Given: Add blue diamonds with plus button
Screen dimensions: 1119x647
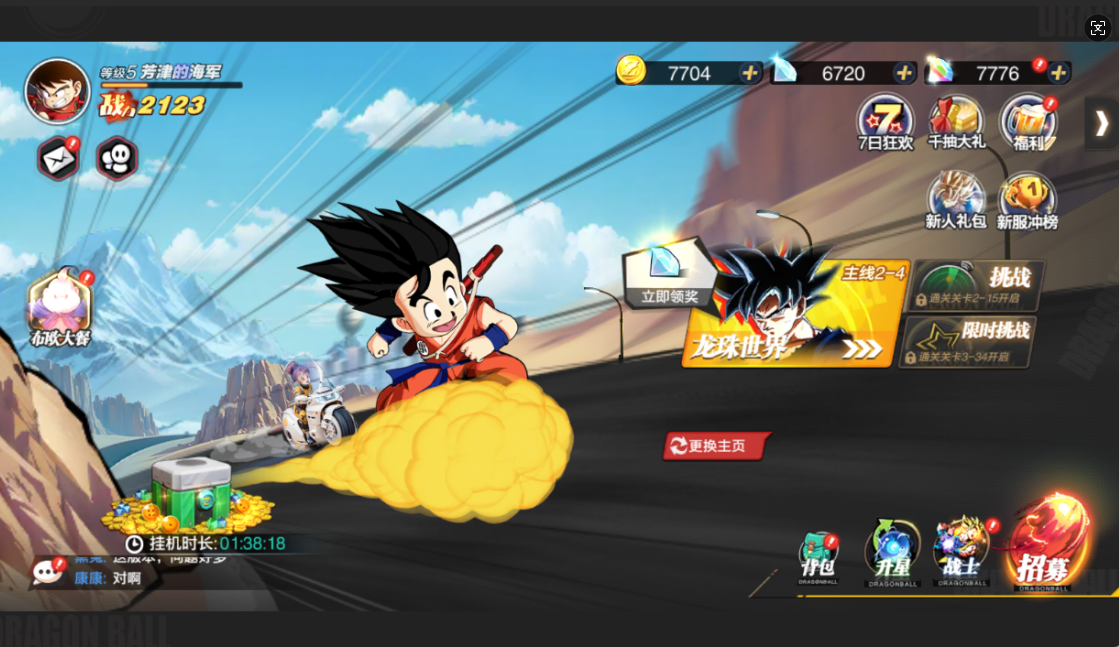Looking at the screenshot, I should pyautogui.click(x=904, y=73).
